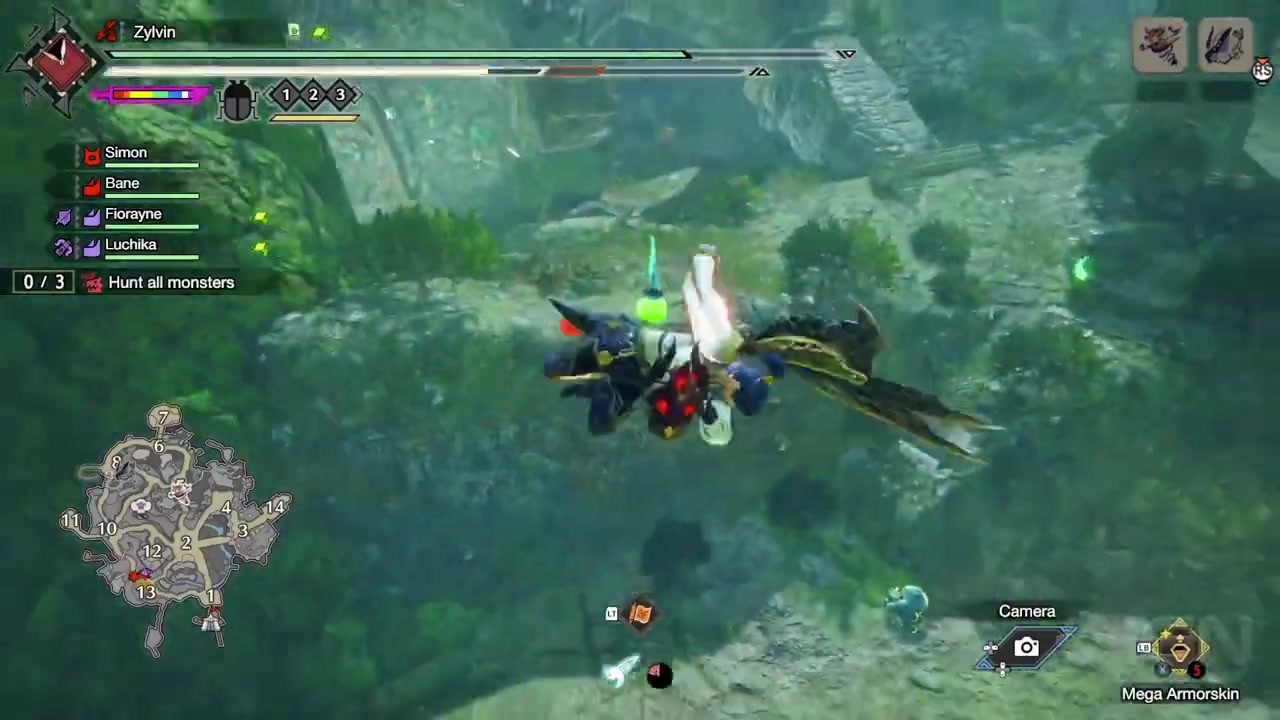Click the dual blades weapon icon beside Zylvin's name
Image resolution: width=1280 pixels, height=720 pixels.
(x=108, y=31)
